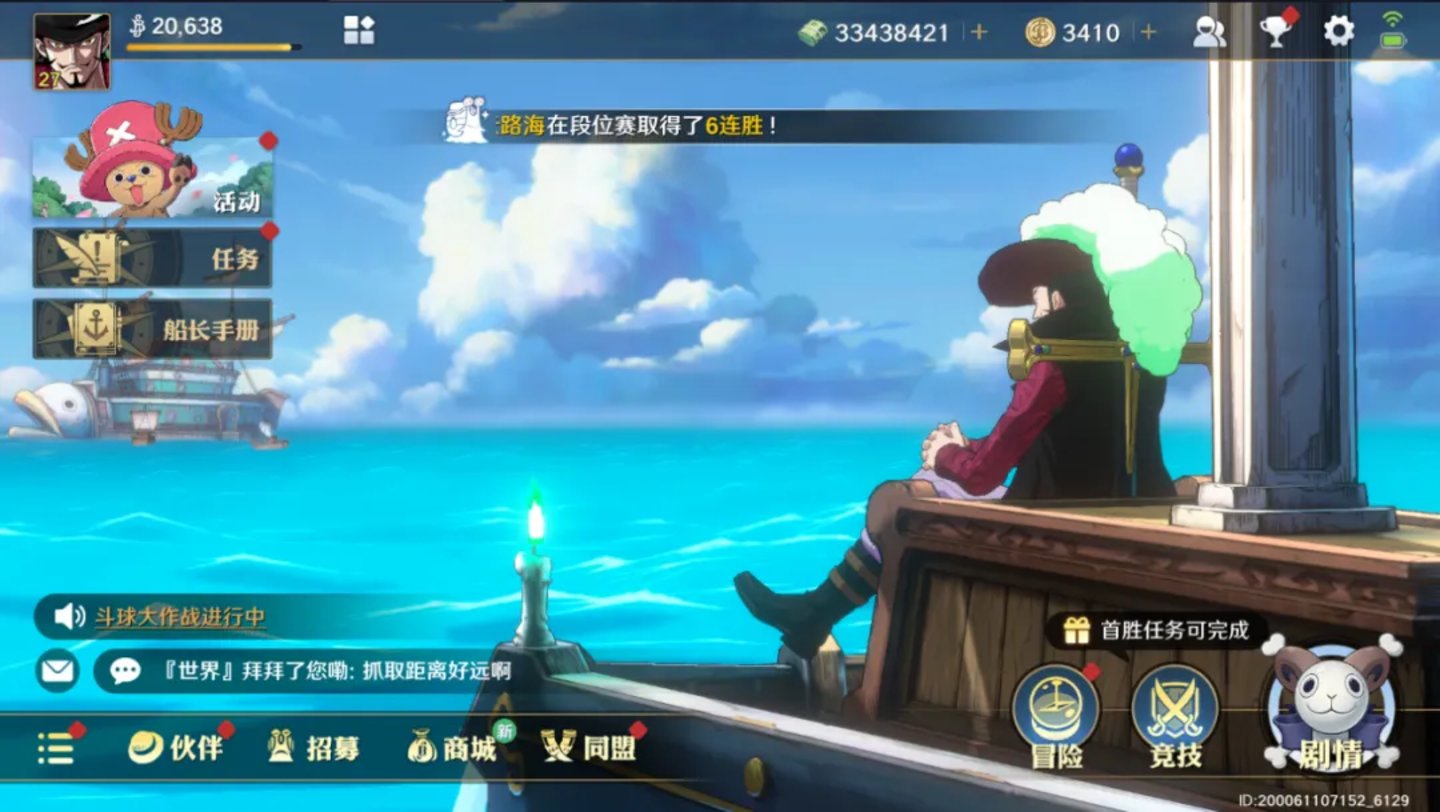Open the four-squares grid menu icon
Image resolution: width=1440 pixels, height=812 pixels.
point(358,30)
